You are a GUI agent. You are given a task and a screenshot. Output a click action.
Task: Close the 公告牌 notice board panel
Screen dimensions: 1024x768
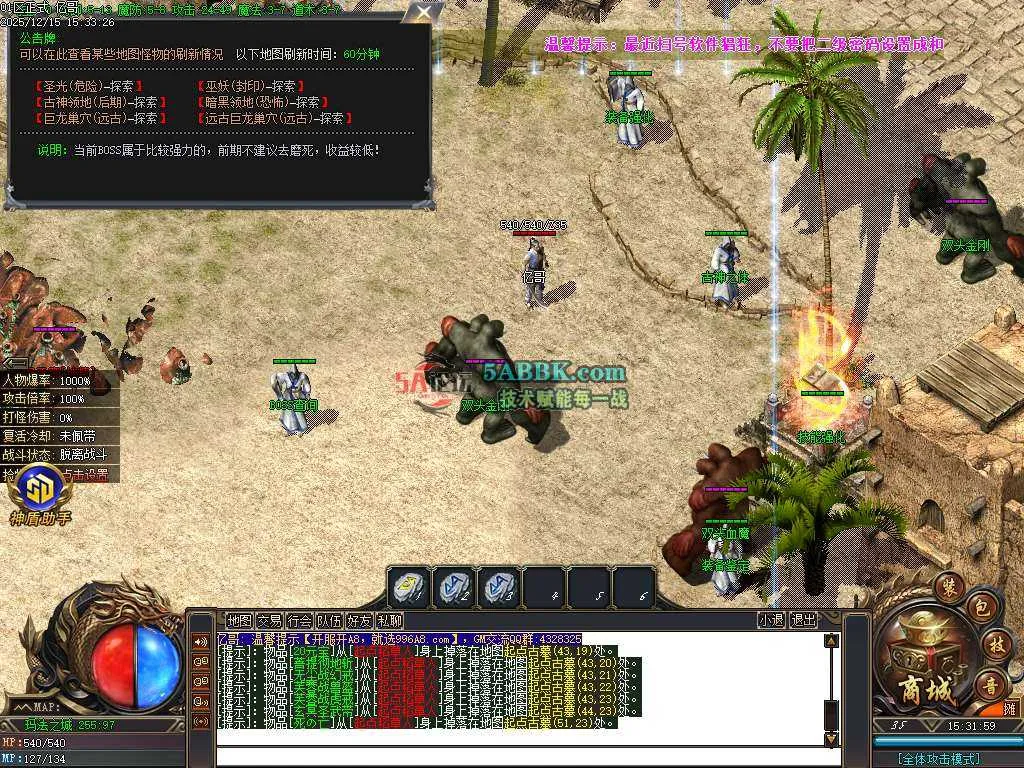(425, 13)
